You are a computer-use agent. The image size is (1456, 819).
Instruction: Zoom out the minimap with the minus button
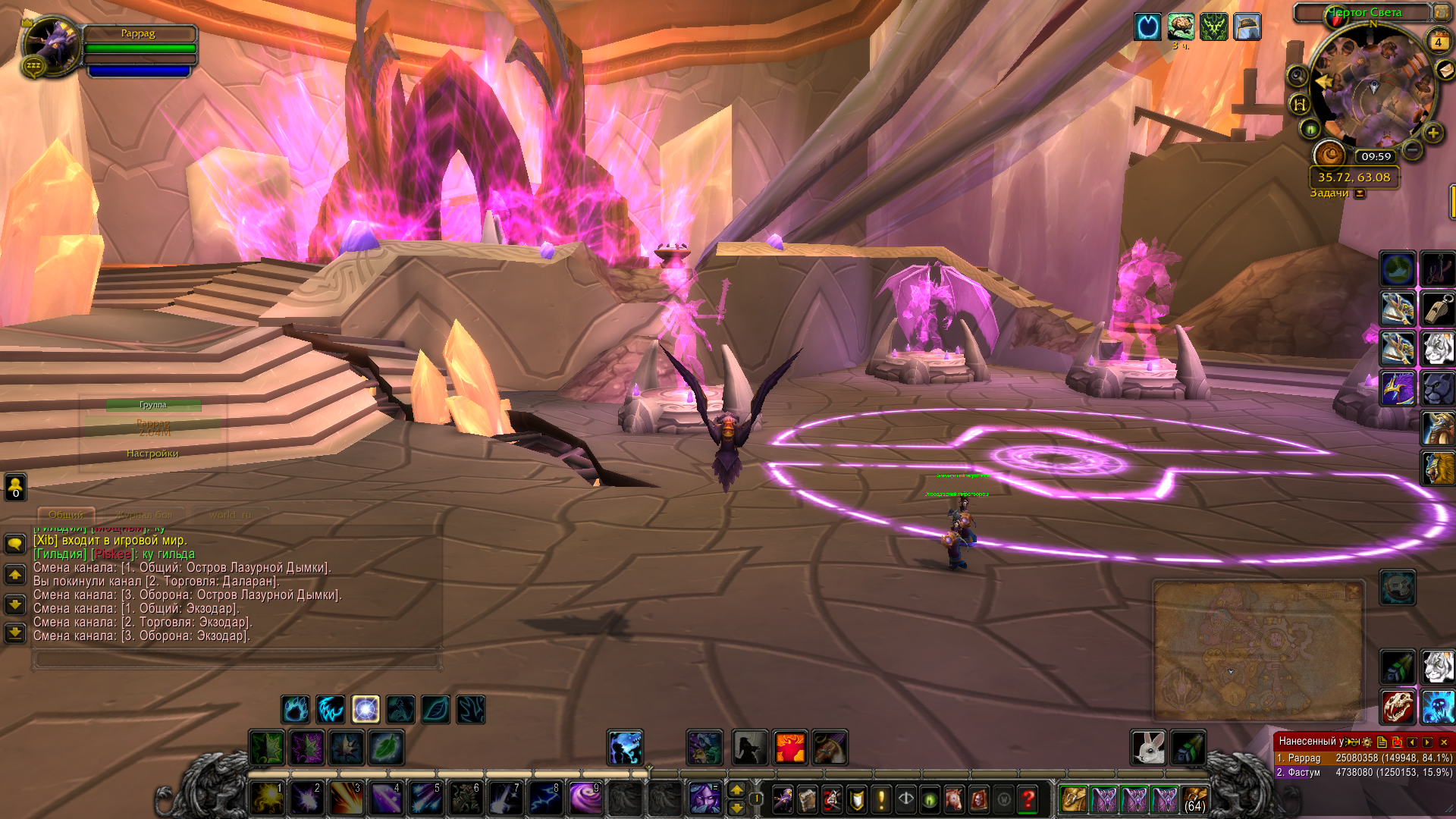coord(1411,150)
